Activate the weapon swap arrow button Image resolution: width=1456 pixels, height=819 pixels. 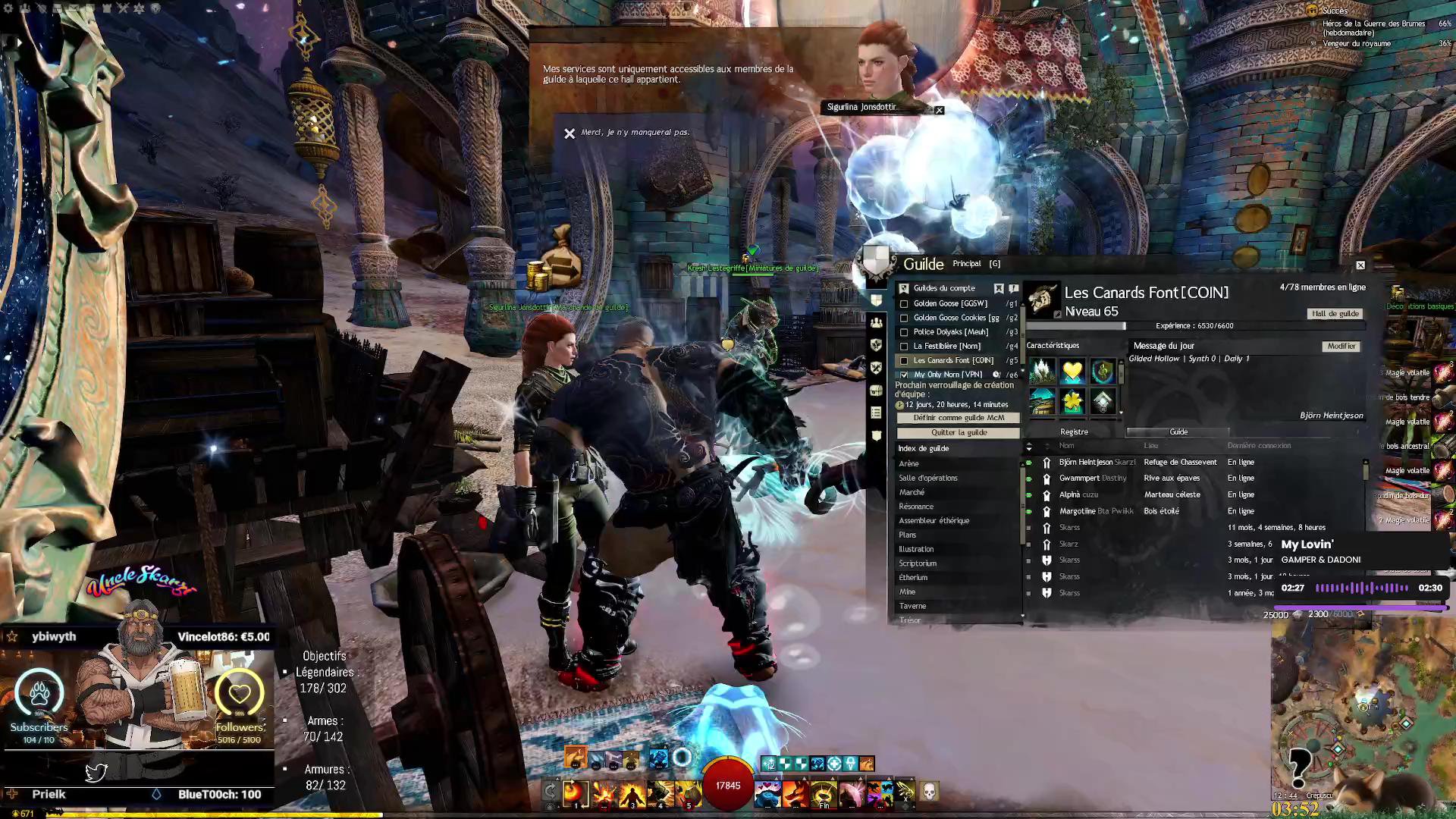click(551, 792)
